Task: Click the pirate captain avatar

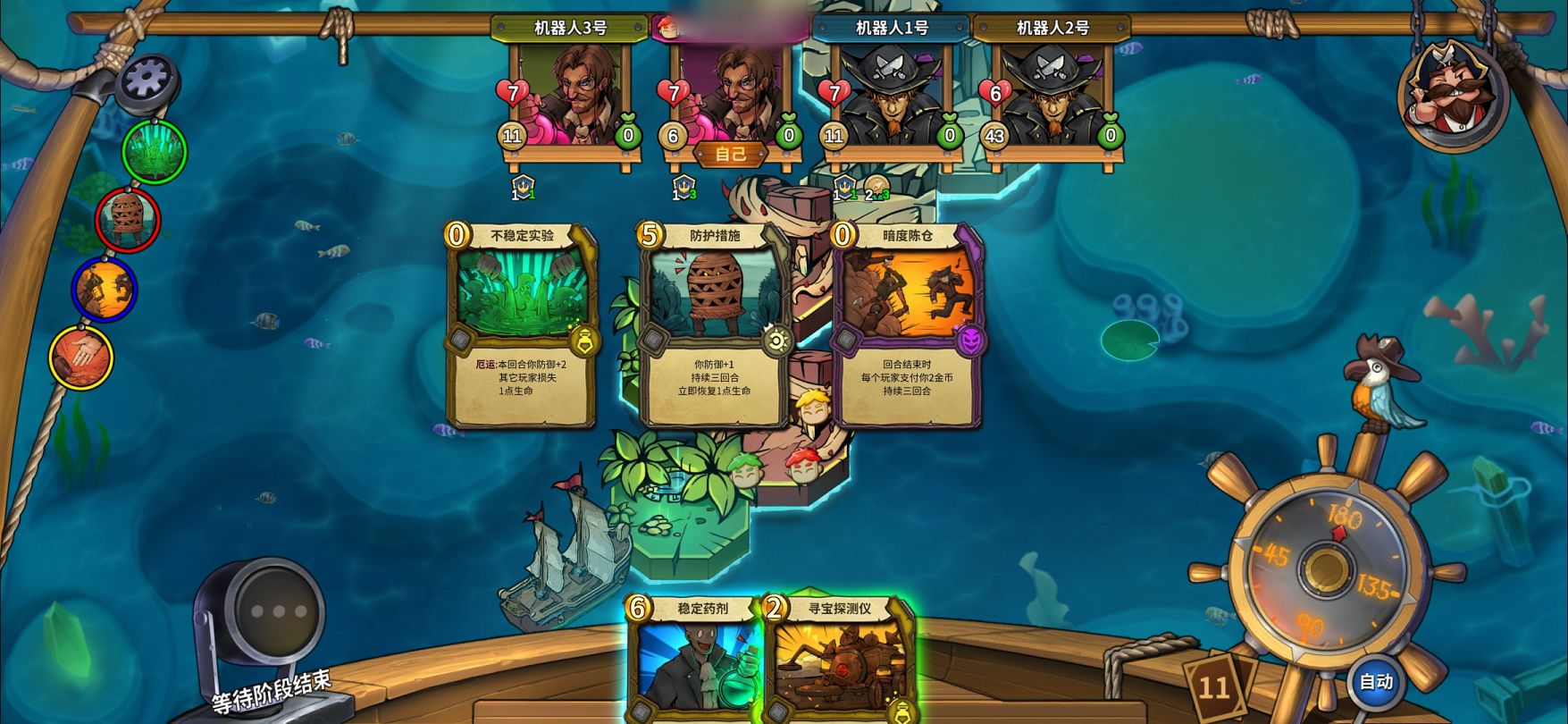Action: [1452, 93]
